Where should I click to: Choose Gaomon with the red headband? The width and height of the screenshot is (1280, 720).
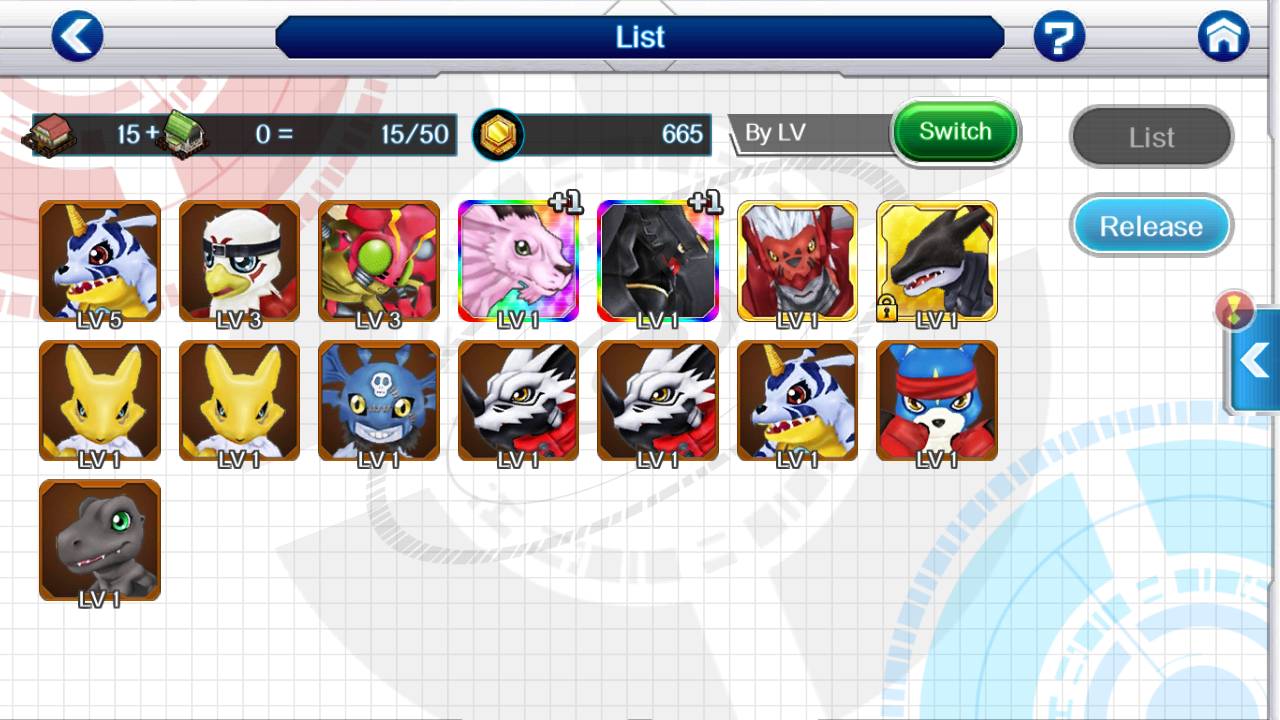pyautogui.click(x=937, y=400)
